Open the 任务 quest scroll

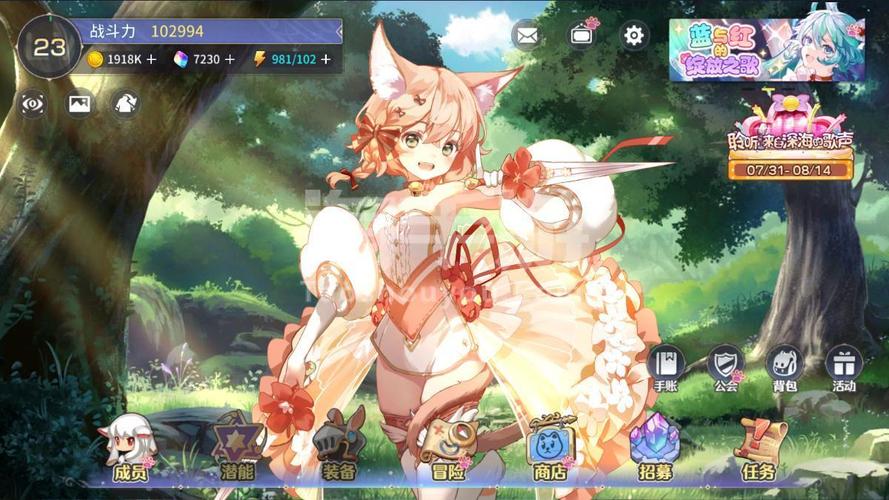759,448
